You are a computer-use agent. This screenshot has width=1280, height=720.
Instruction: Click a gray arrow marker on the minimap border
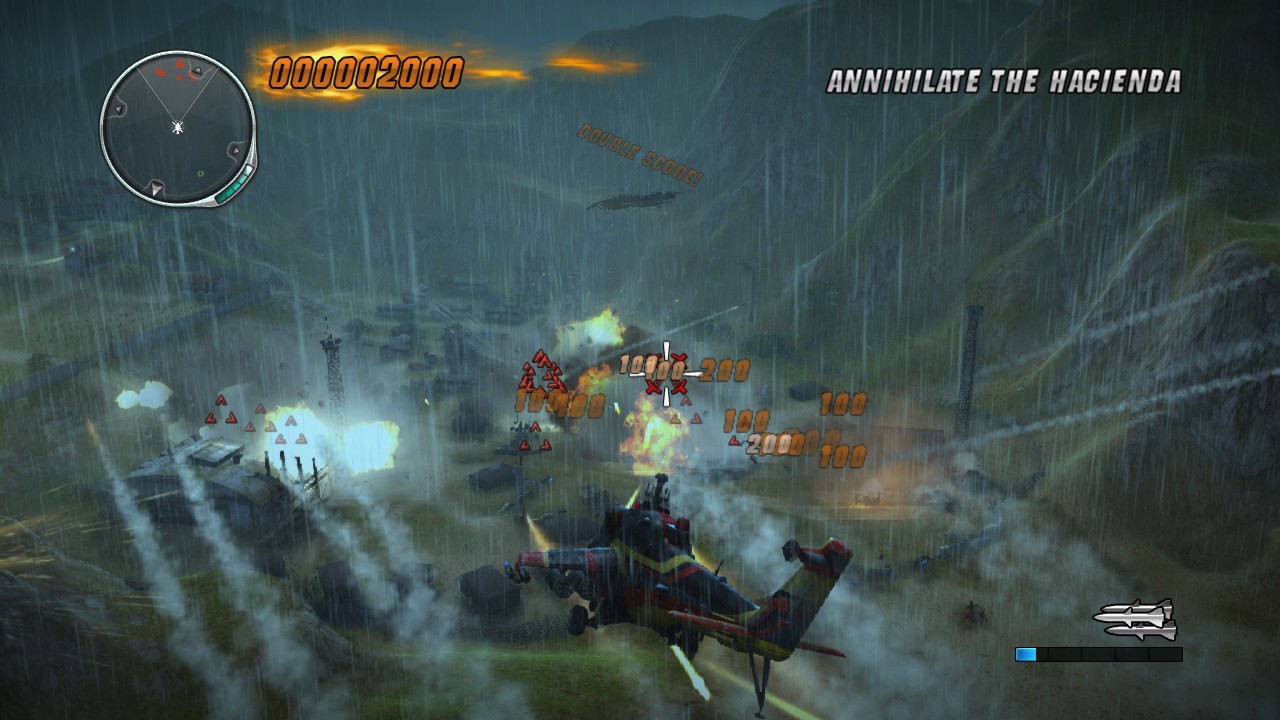coord(119,108)
